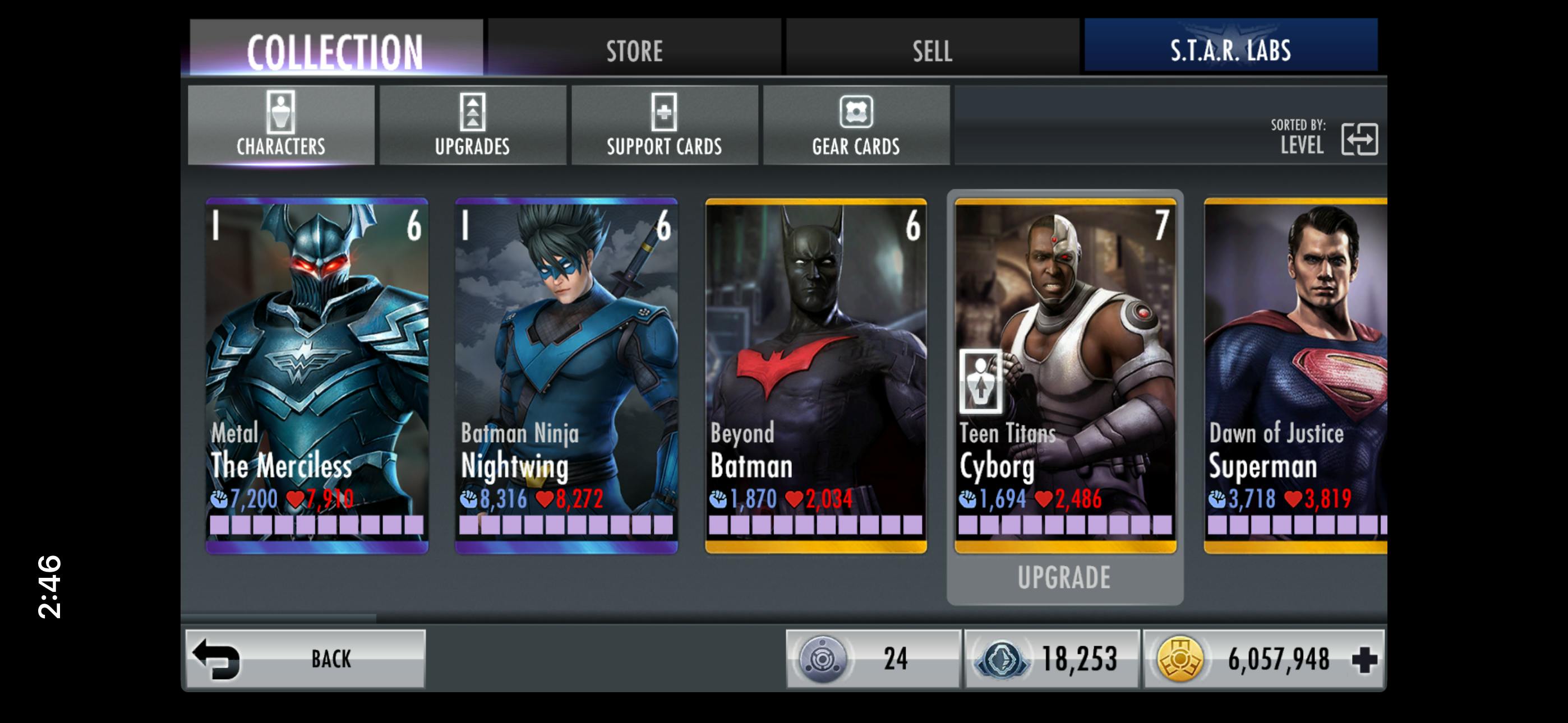Image resolution: width=1568 pixels, height=723 pixels.
Task: Choose the Batman Ninja Nightwing card
Action: click(x=566, y=374)
